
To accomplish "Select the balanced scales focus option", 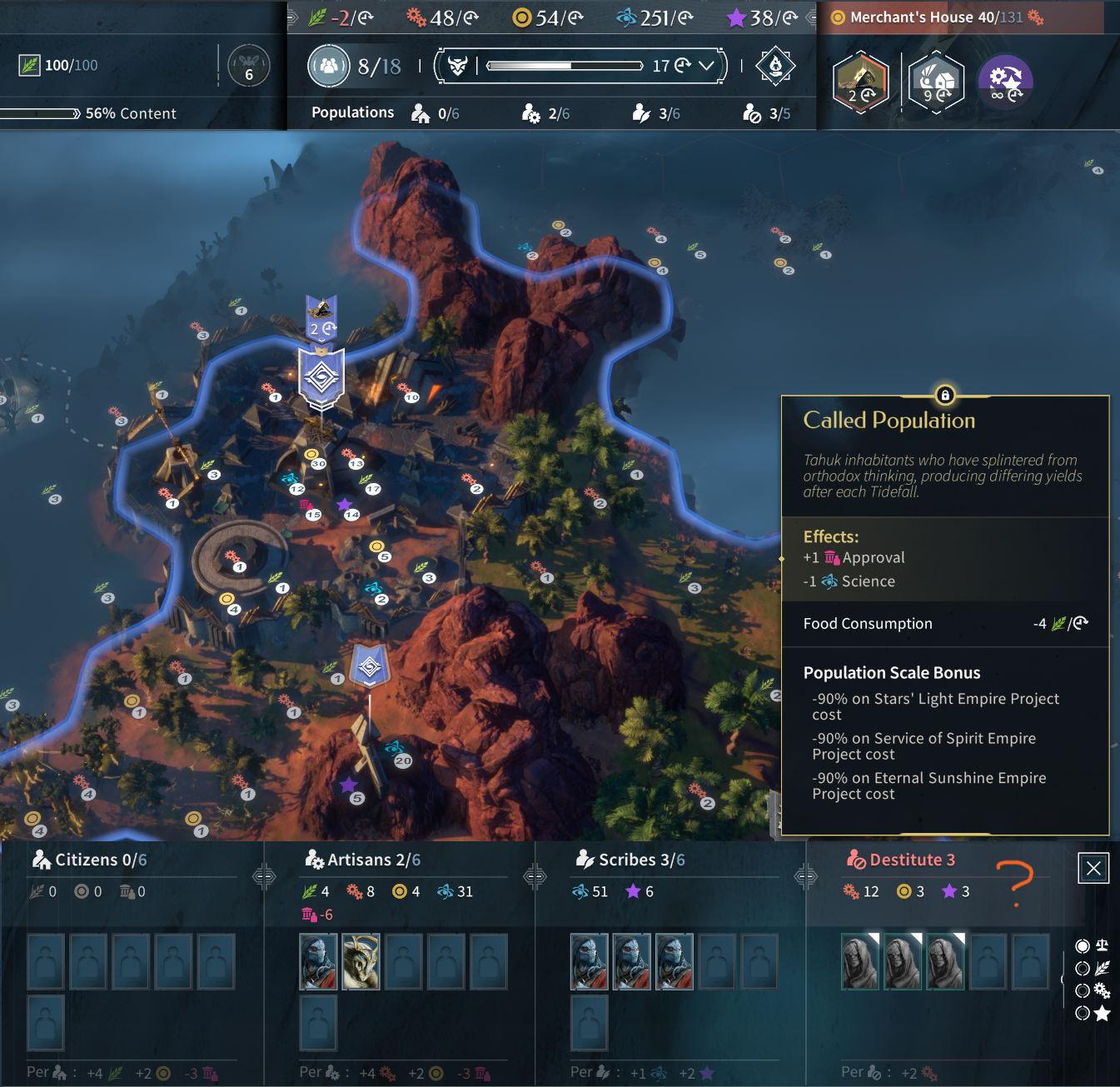I will click(x=1083, y=945).
